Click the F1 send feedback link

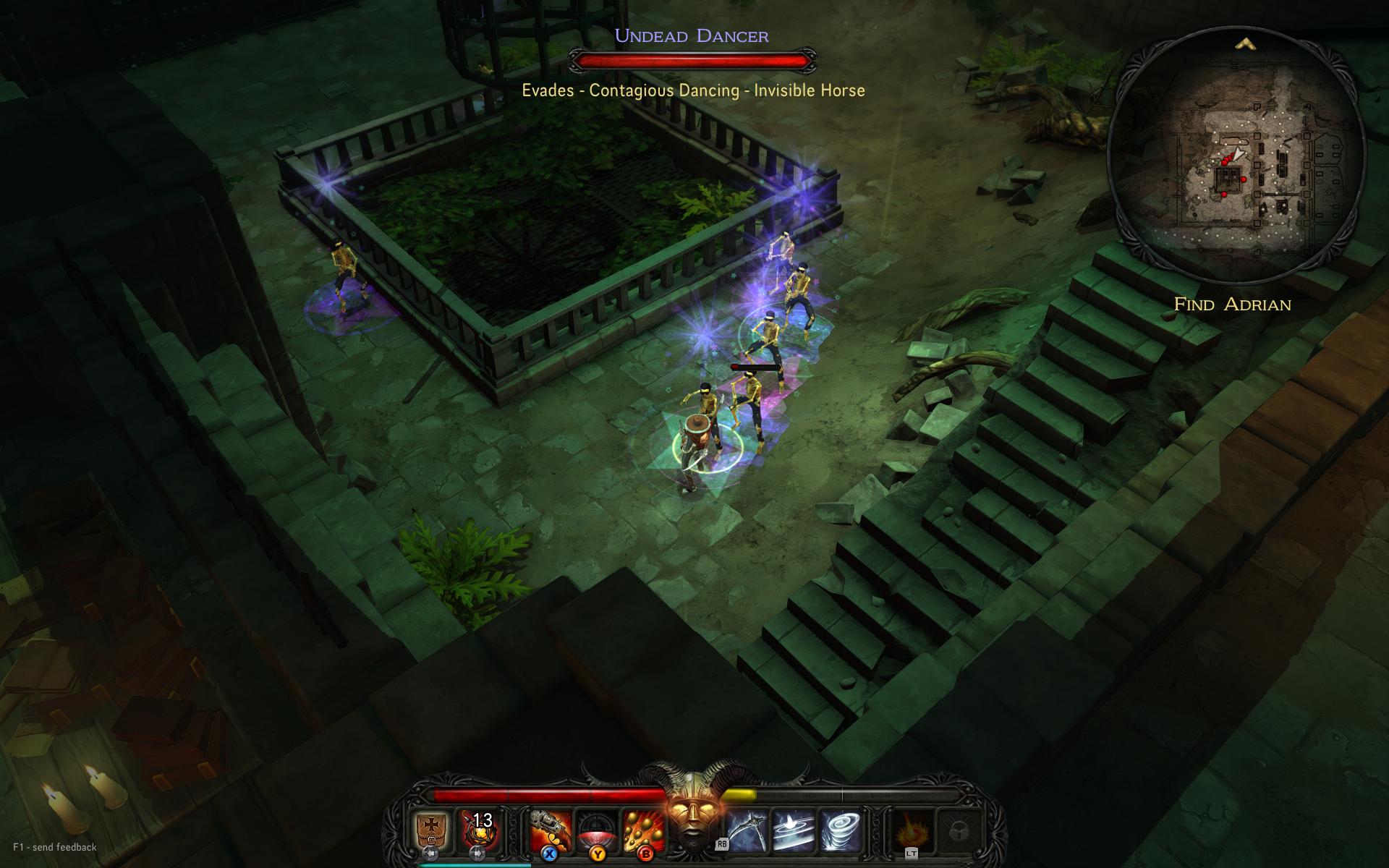(x=55, y=847)
